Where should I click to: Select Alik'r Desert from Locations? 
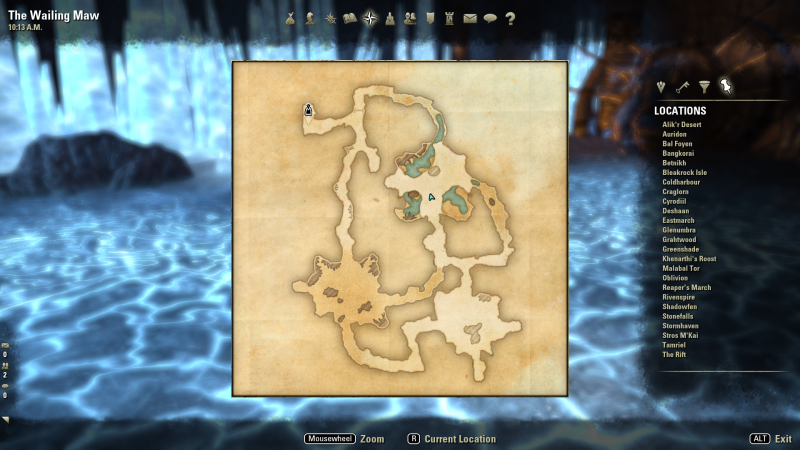682,125
